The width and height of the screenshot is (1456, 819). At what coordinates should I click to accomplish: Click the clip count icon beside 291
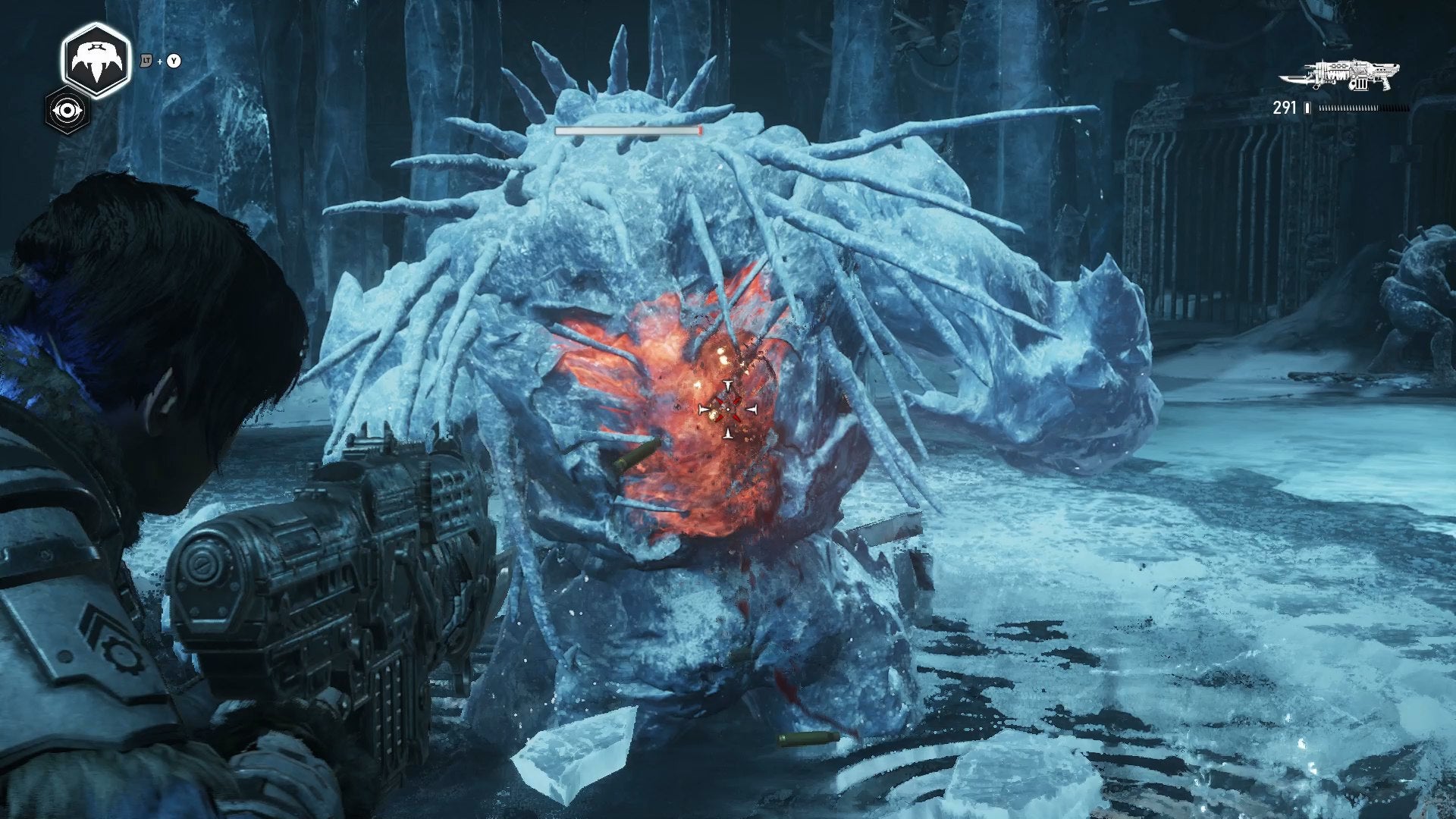[1307, 108]
